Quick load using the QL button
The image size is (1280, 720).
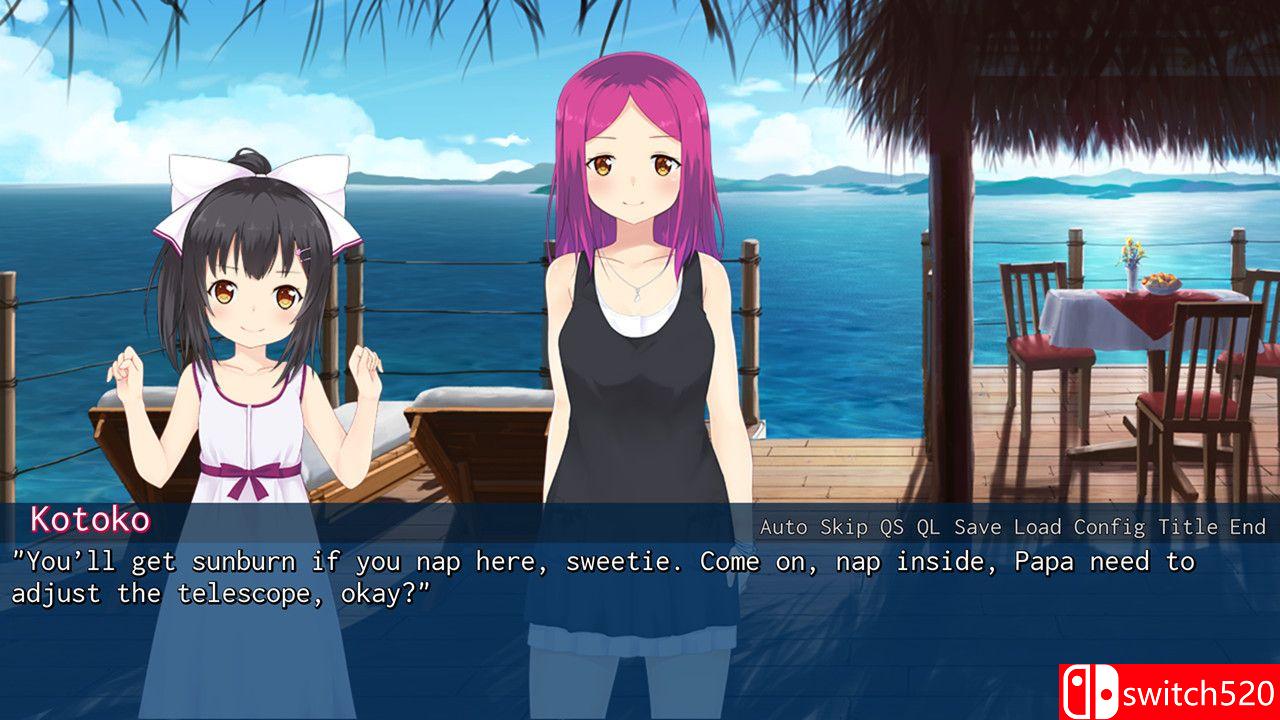(x=929, y=527)
